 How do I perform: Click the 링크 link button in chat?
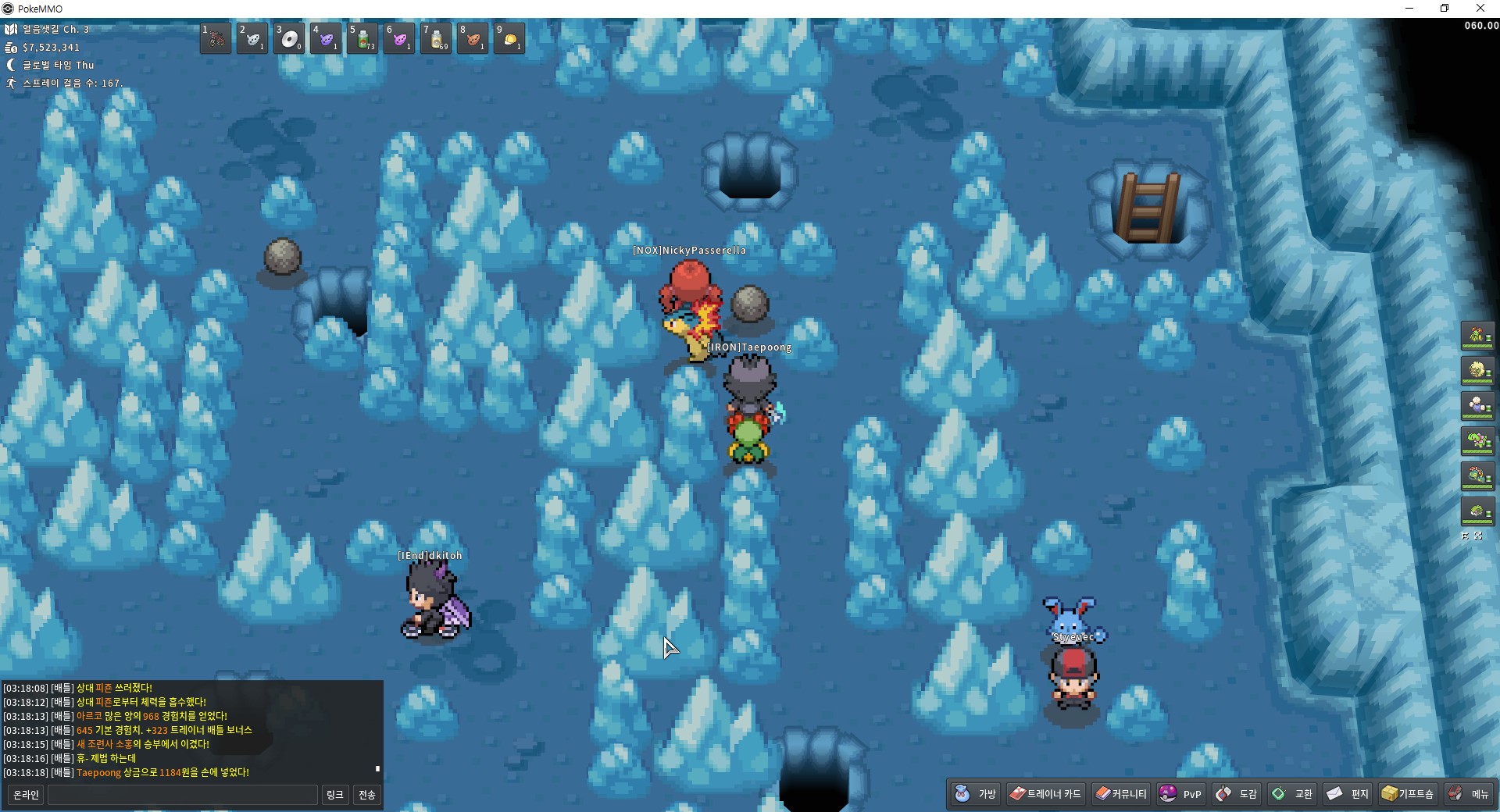coord(335,795)
